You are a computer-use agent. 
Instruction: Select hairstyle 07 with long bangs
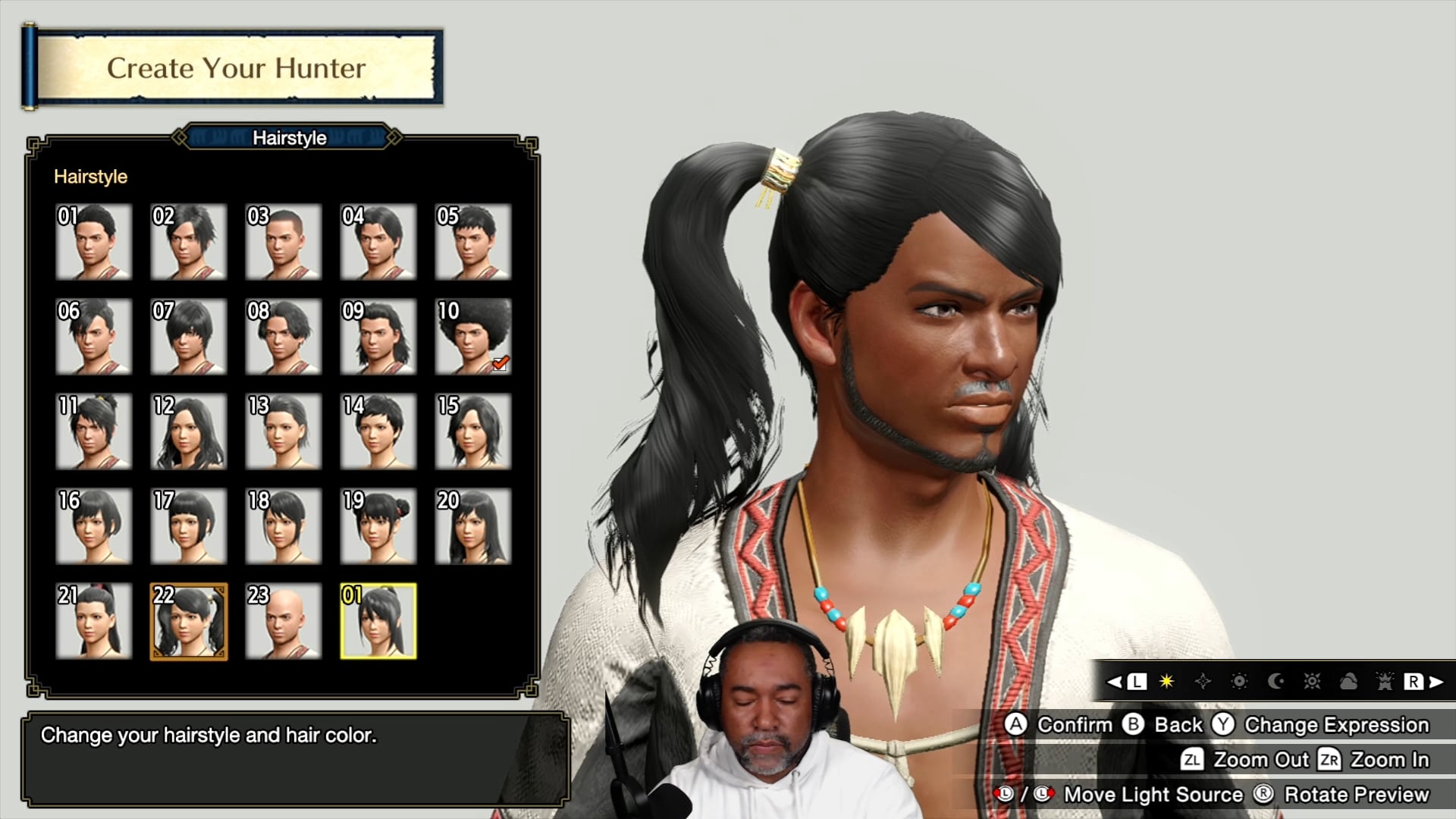pos(188,337)
